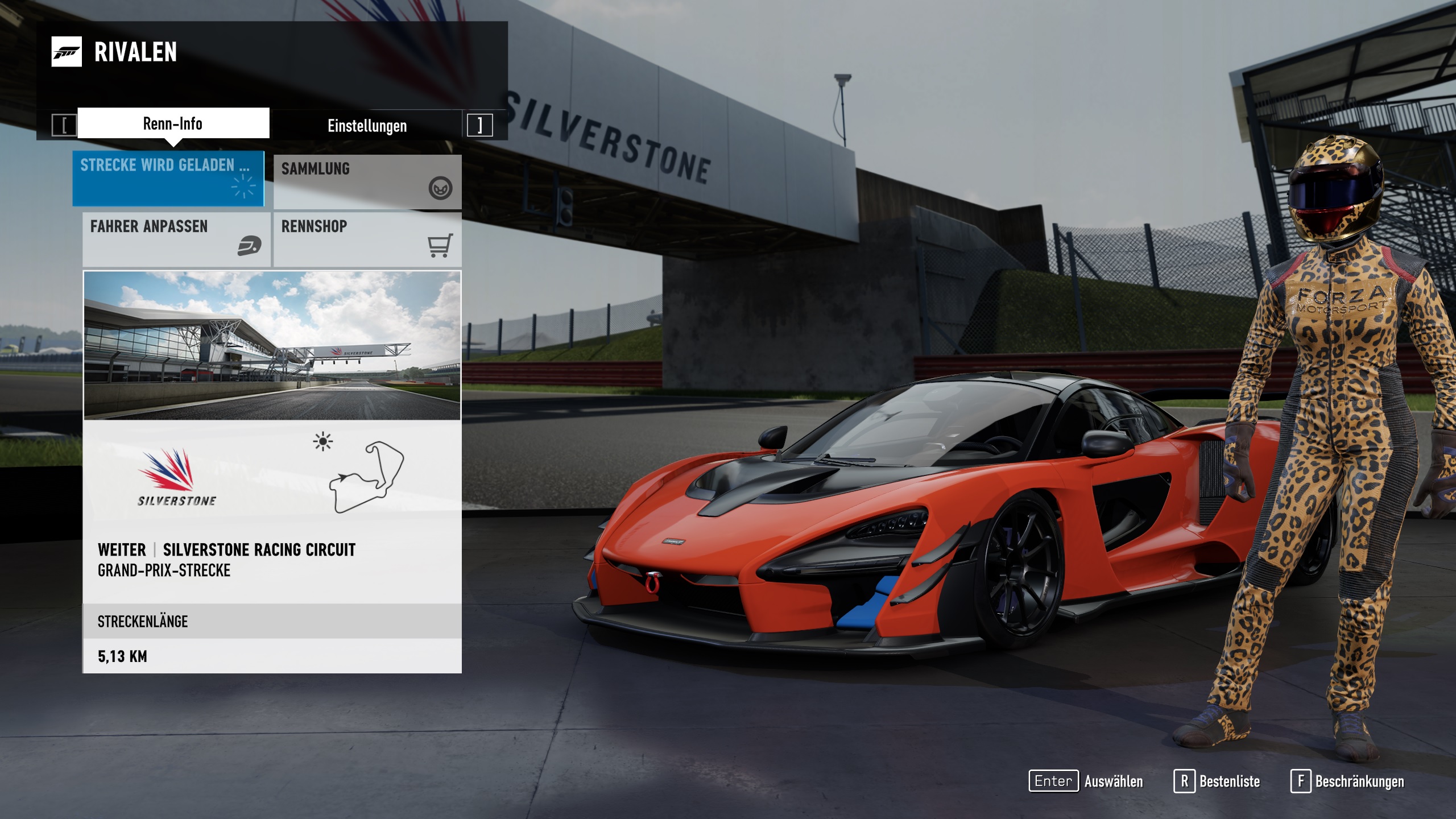Image resolution: width=1456 pixels, height=819 pixels.
Task: Open Fahrer Anpassen driver customization
Action: pyautogui.click(x=176, y=239)
